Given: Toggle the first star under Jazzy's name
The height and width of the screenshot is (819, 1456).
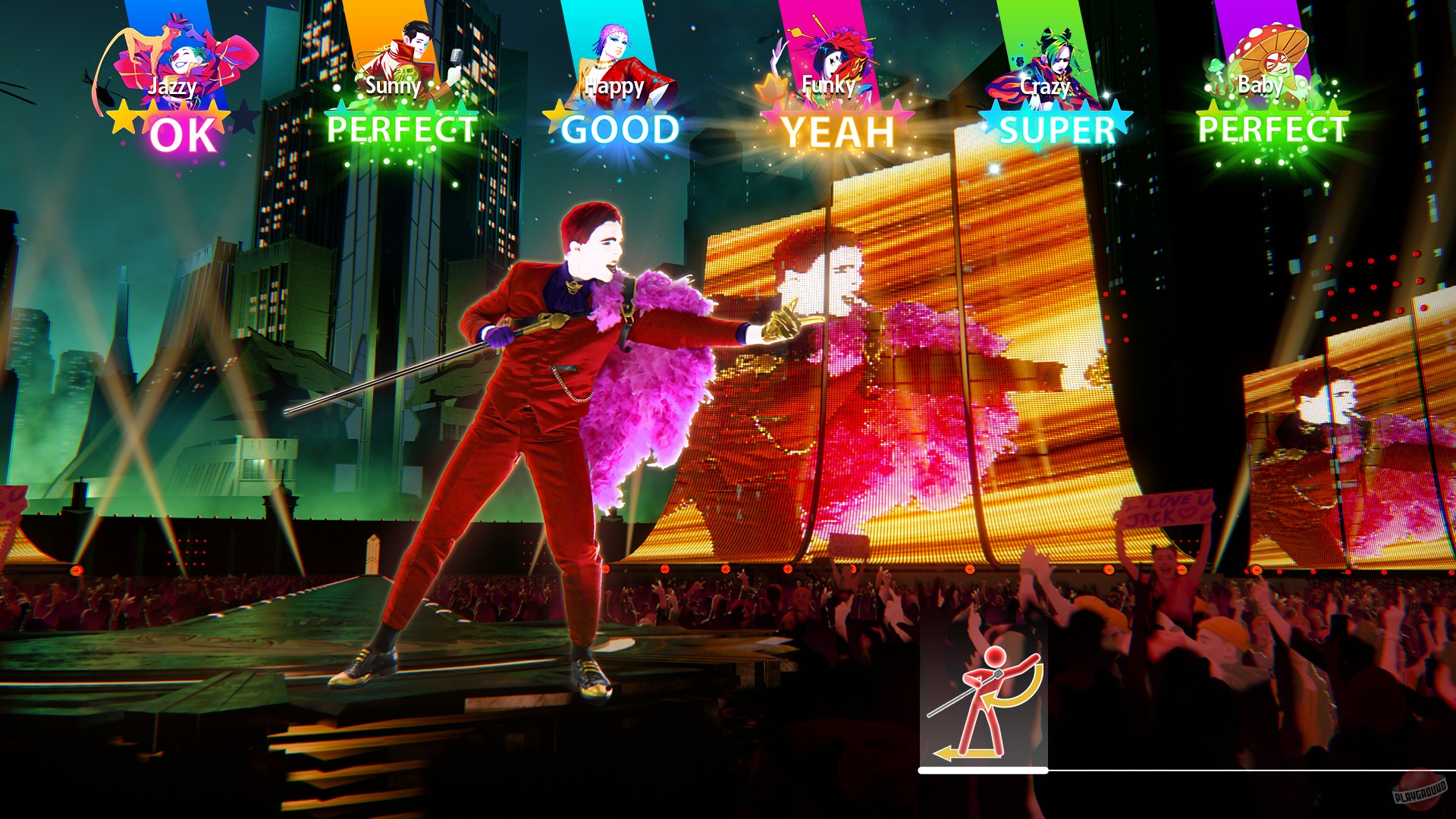Looking at the screenshot, I should click(x=121, y=114).
